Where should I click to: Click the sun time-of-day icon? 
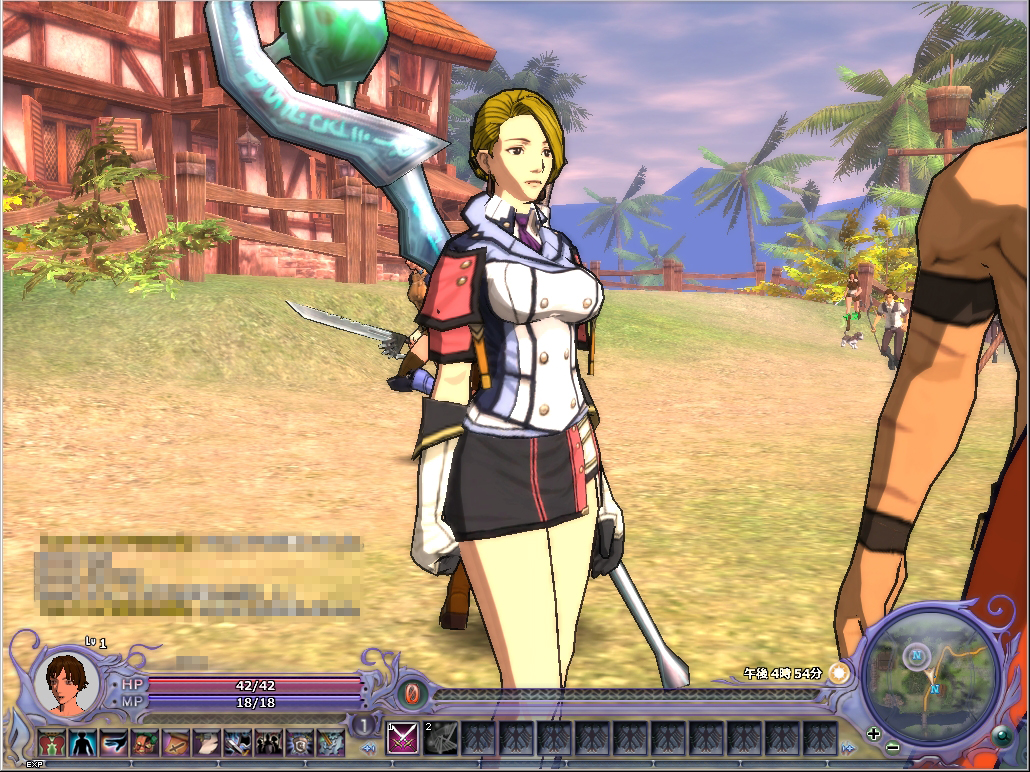[839, 673]
